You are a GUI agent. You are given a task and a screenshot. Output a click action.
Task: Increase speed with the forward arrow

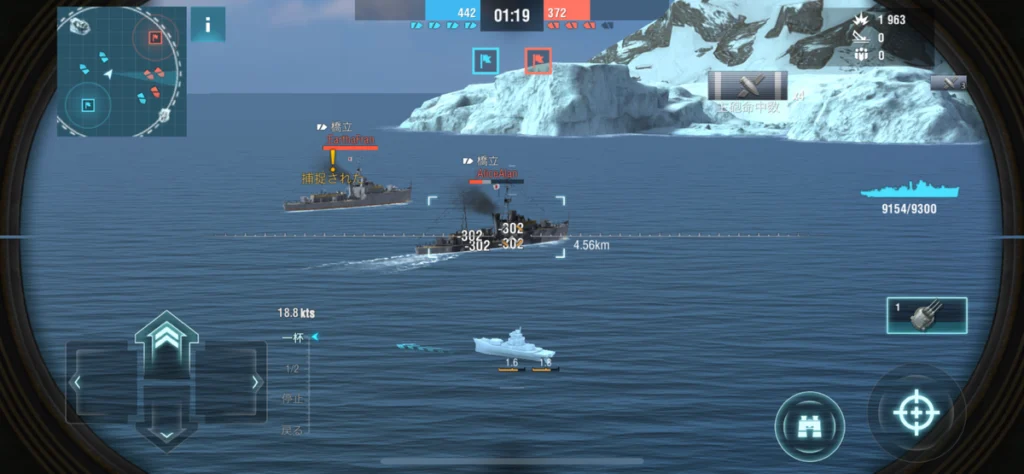coord(166,334)
